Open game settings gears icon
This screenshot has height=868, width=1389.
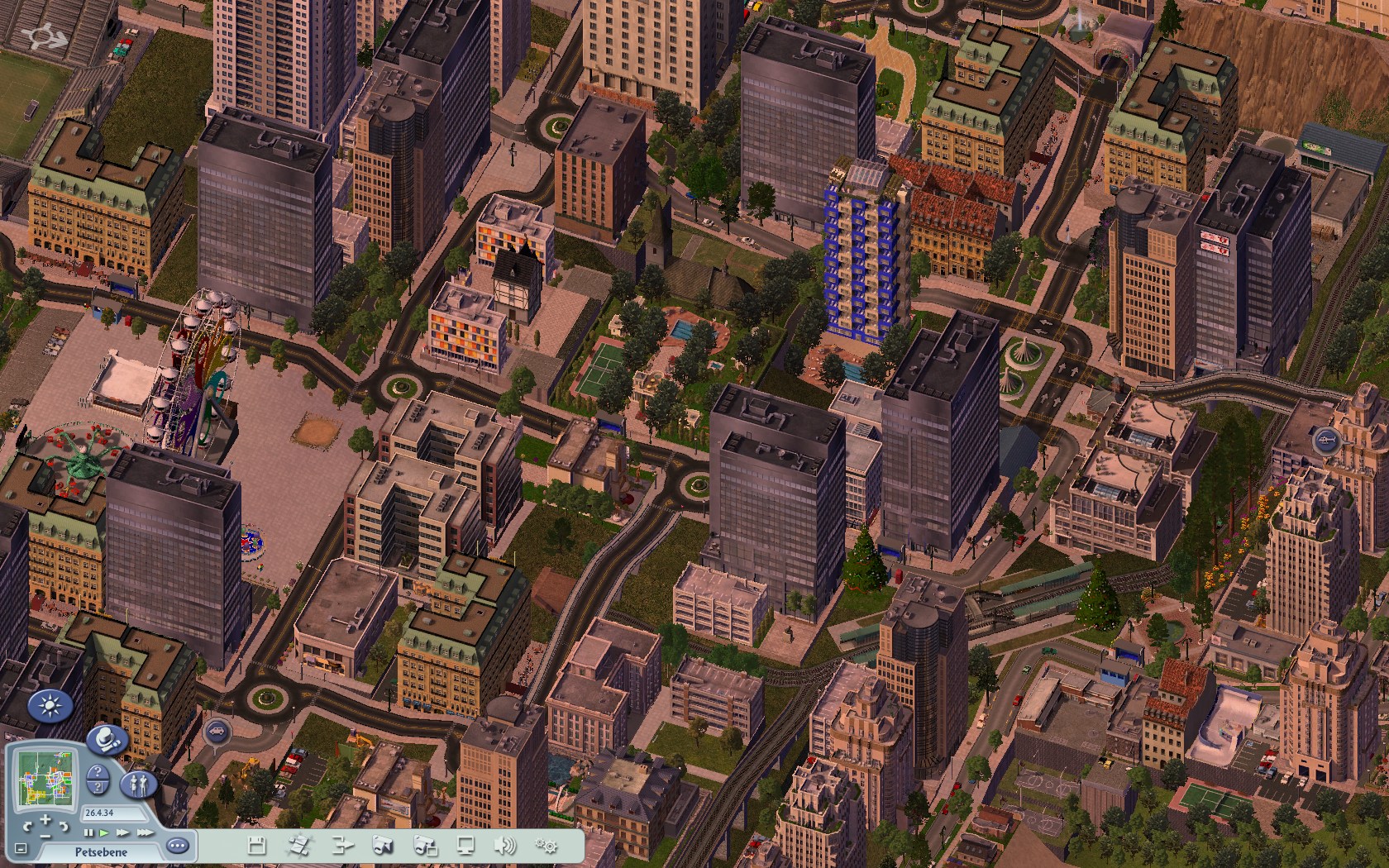click(x=546, y=845)
